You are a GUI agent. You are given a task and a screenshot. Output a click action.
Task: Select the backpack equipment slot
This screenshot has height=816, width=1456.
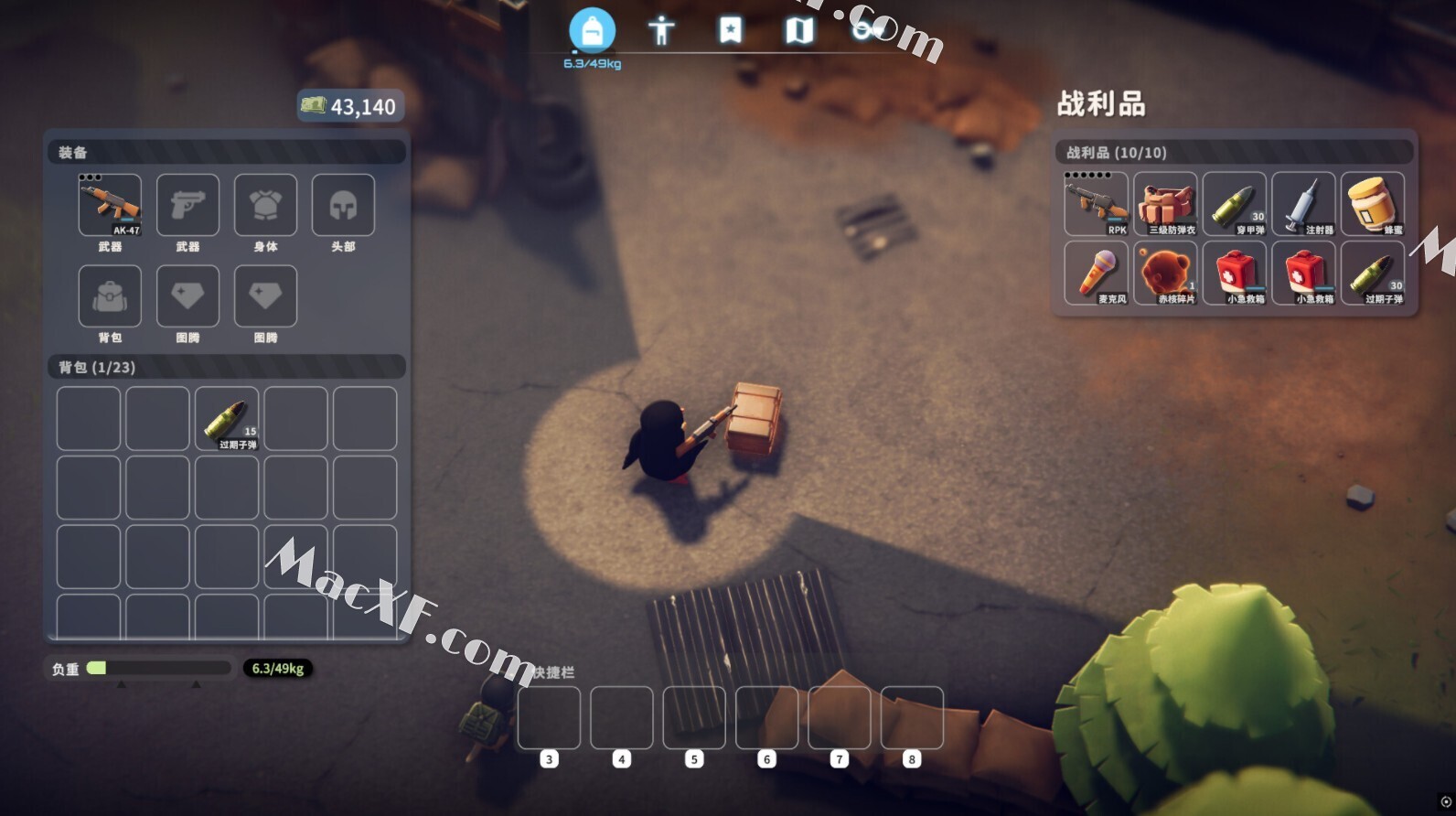[x=110, y=295]
